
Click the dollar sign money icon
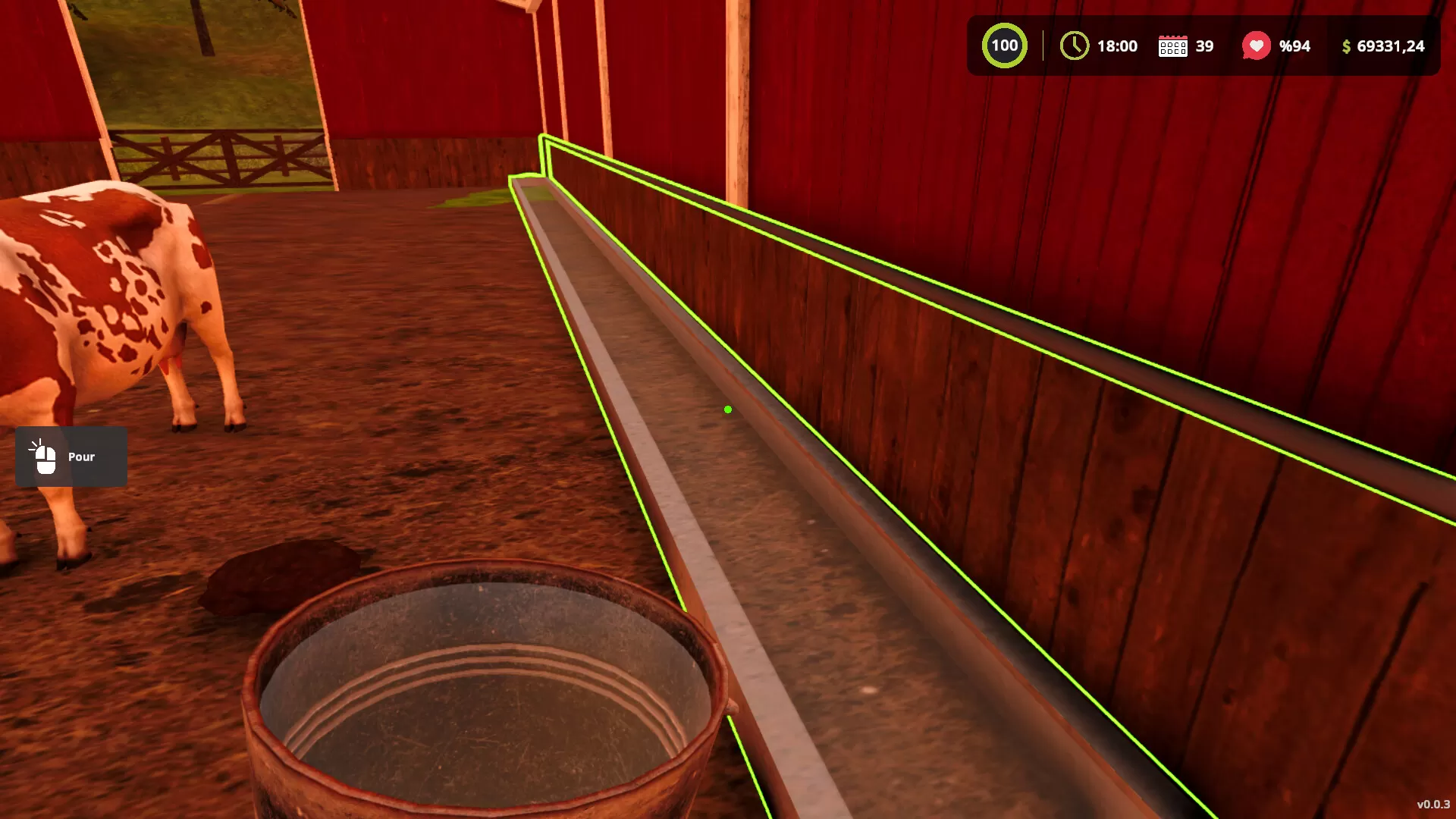click(1346, 46)
